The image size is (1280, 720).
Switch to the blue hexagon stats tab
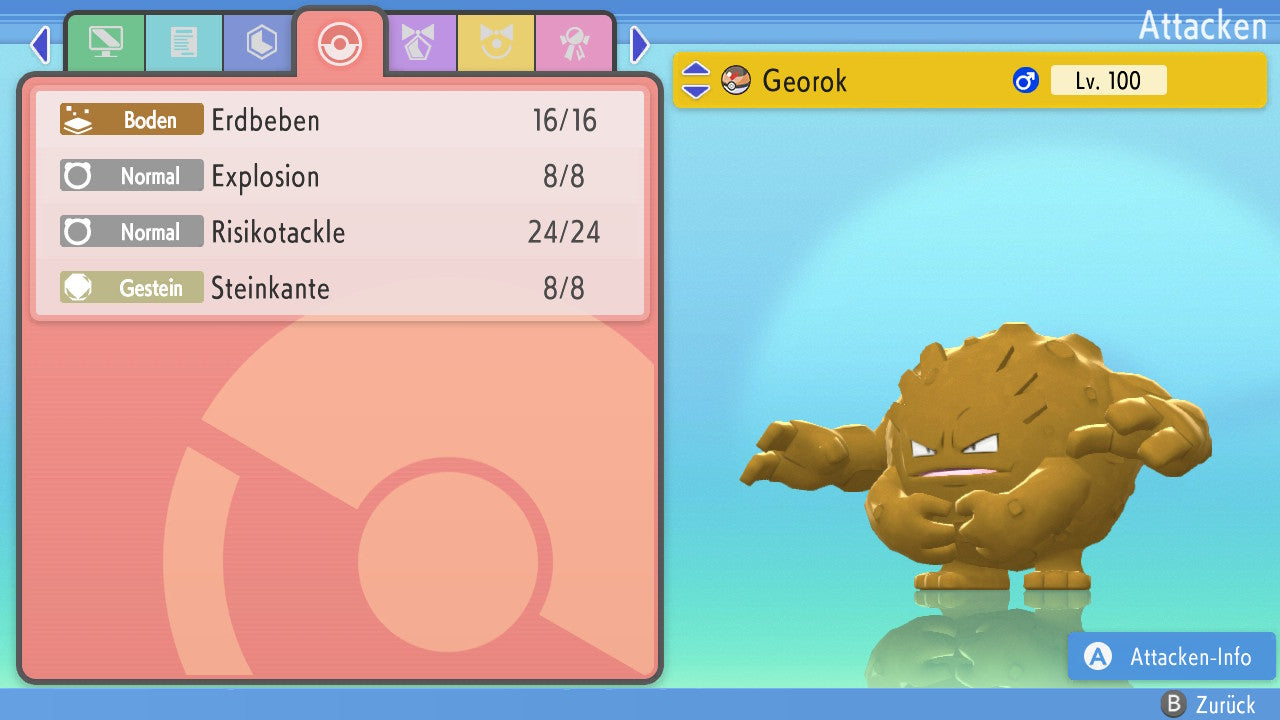coord(262,43)
